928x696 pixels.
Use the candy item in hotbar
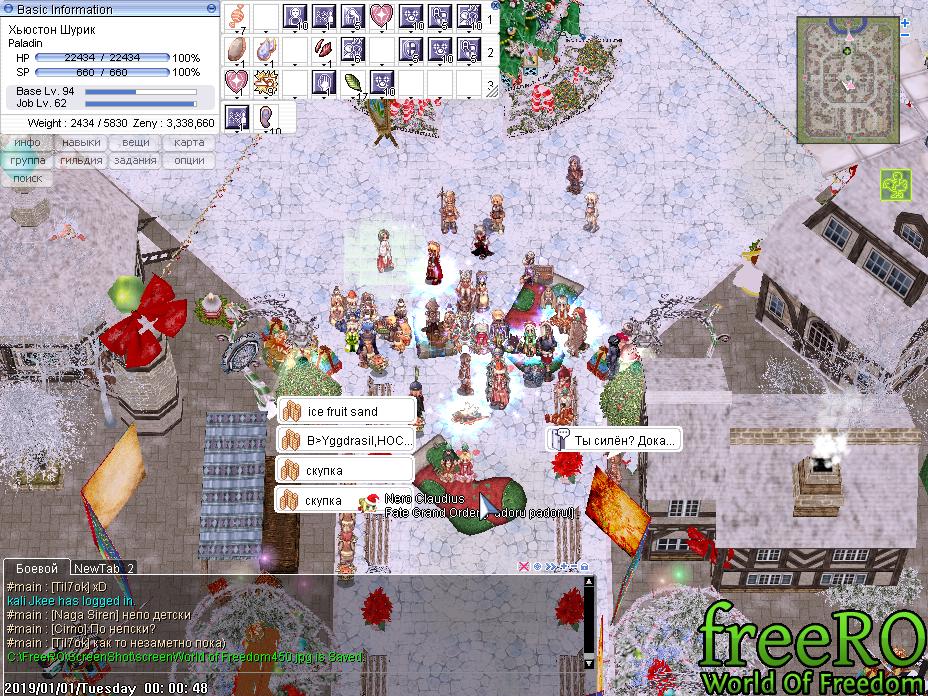237,16
